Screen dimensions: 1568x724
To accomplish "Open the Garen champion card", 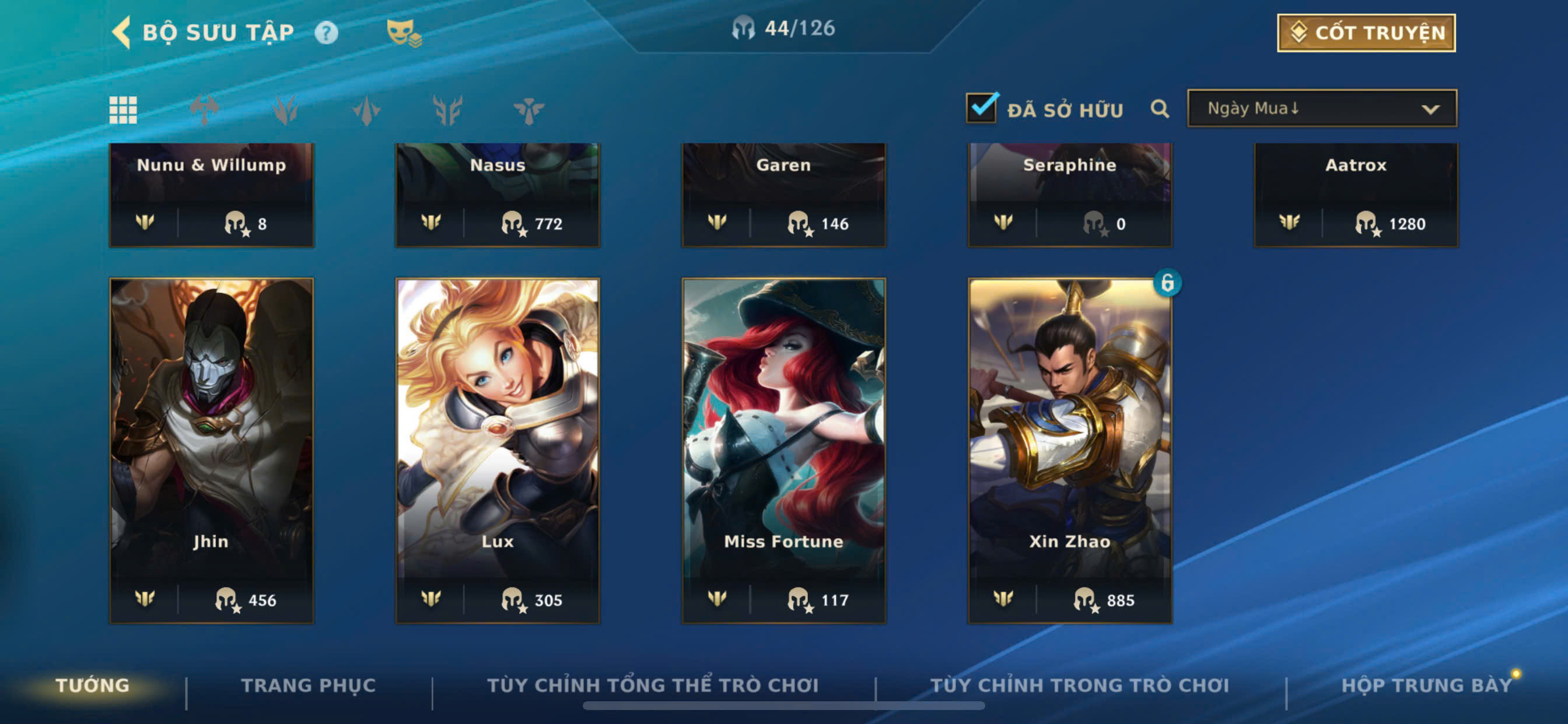I will click(x=783, y=194).
